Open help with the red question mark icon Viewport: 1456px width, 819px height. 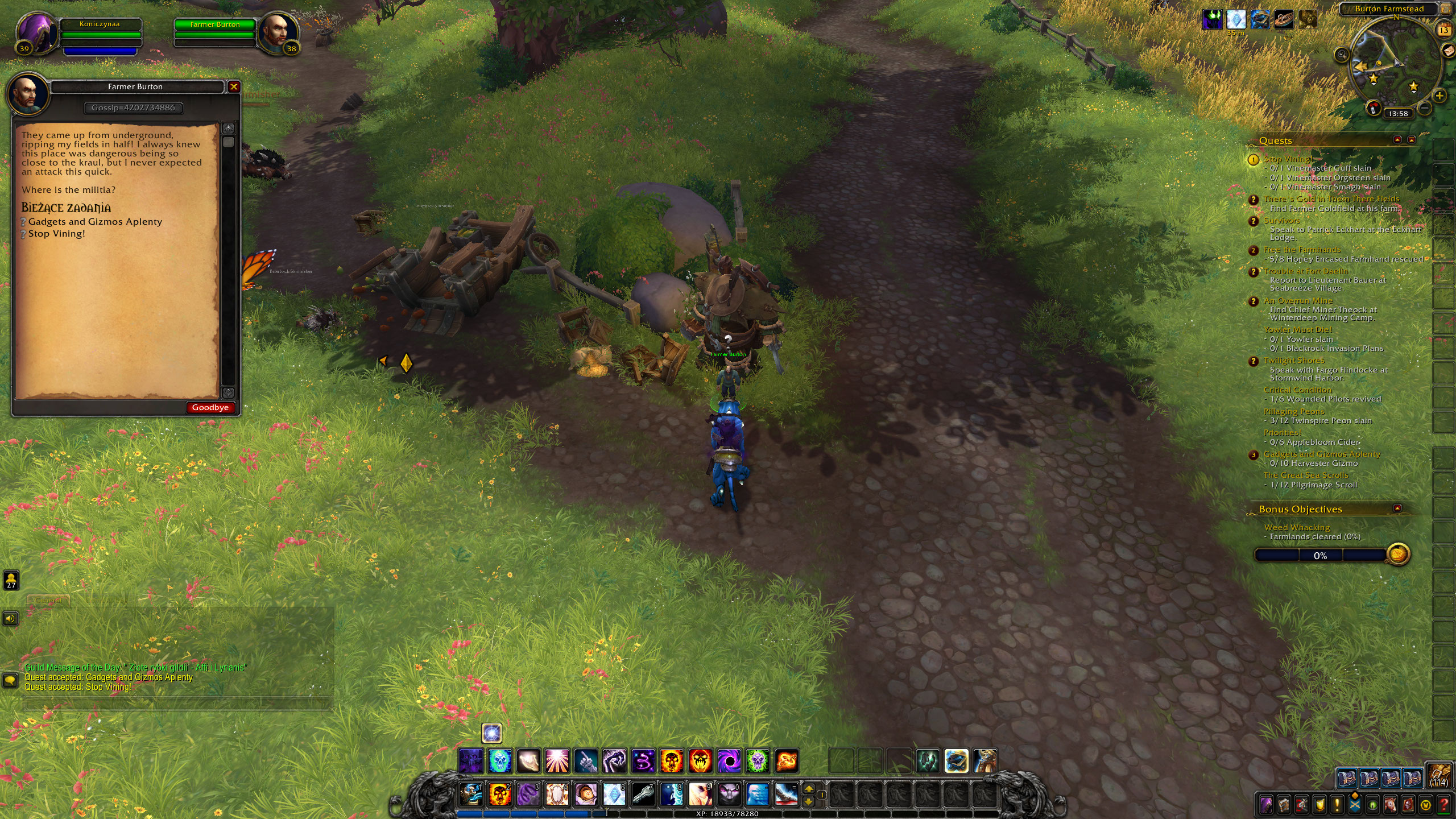pos(1443,803)
